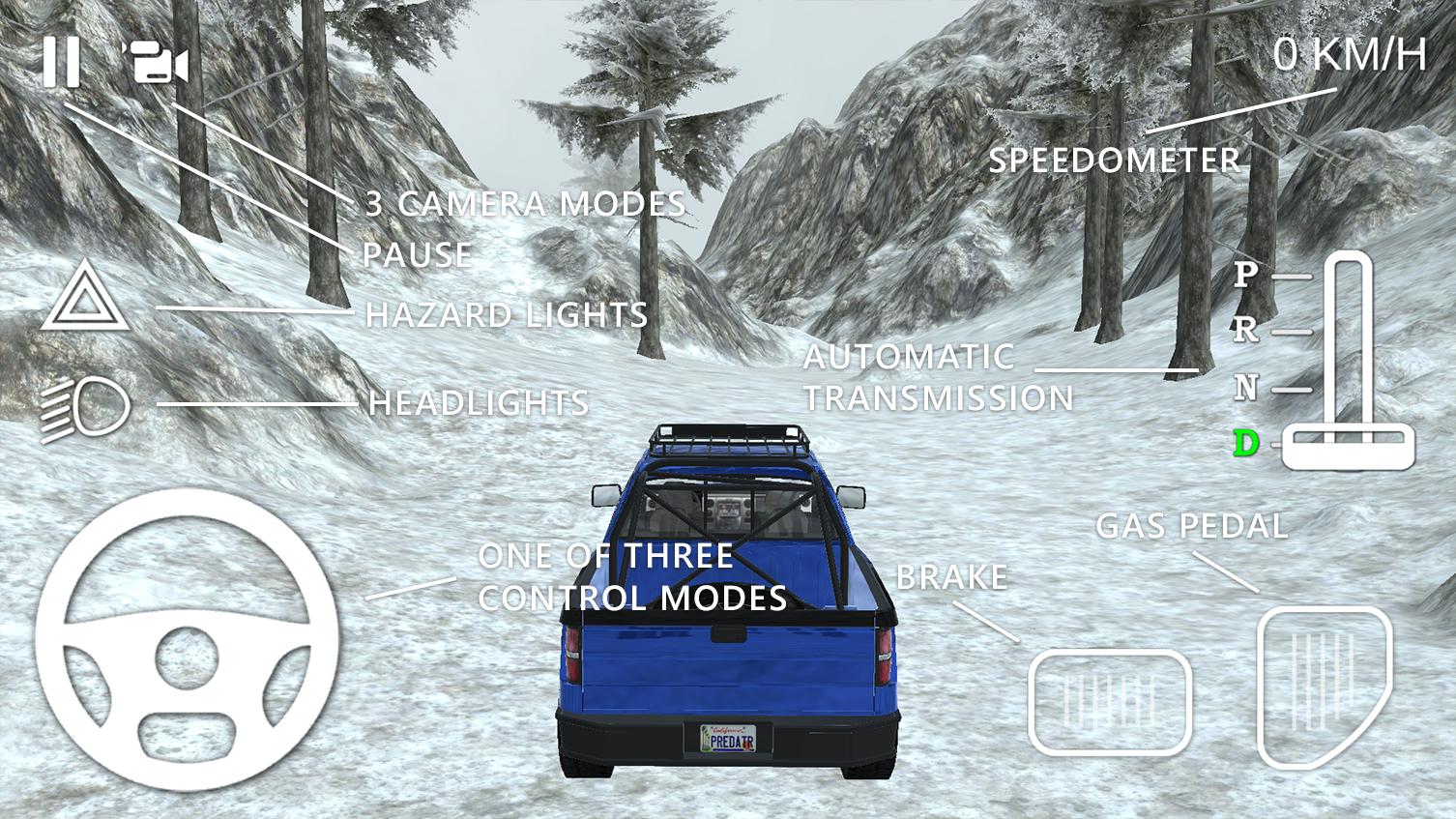1456x819 pixels.
Task: Click the ONE OF THREE CONTROL MODES label
Action: (633, 577)
